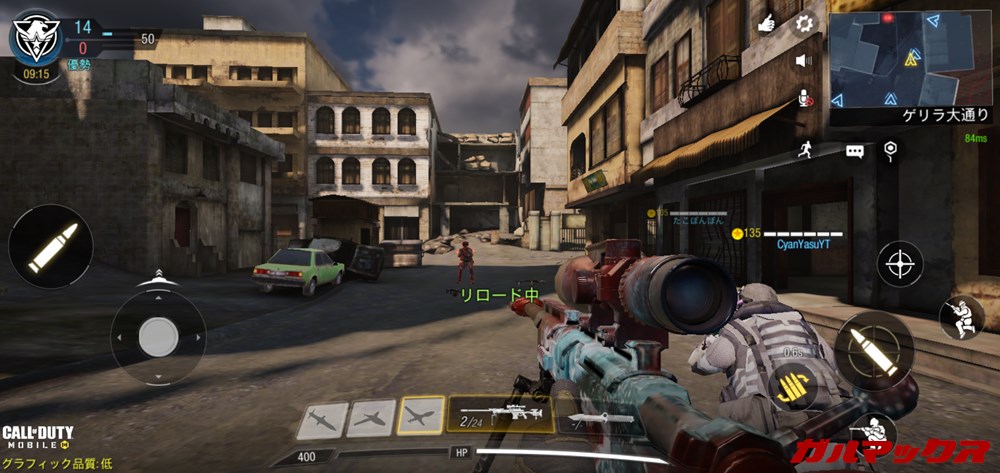Open the chat speech bubble
The height and width of the screenshot is (473, 1000).
click(x=854, y=151)
